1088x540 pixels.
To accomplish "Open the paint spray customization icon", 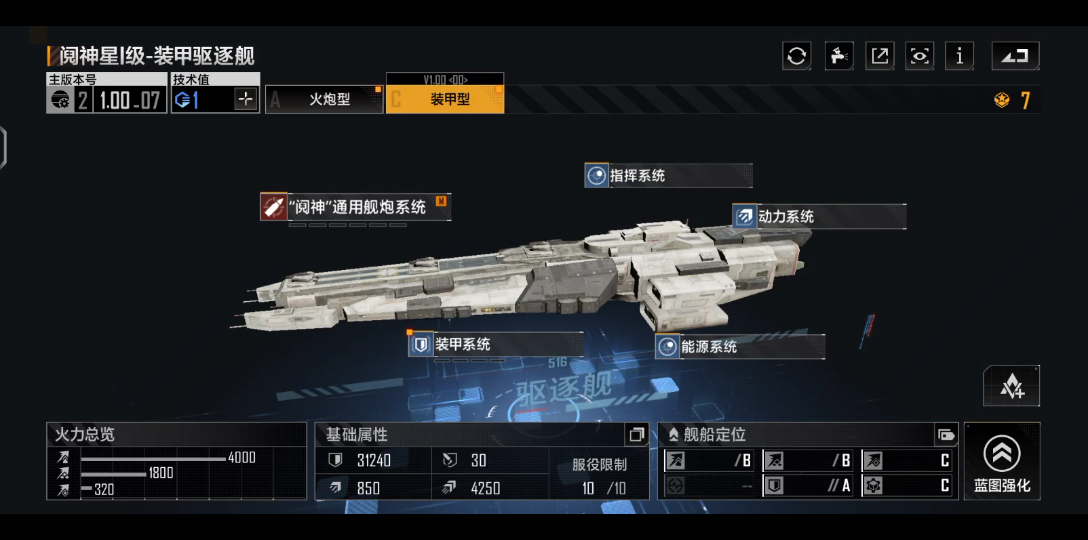I will click(838, 56).
